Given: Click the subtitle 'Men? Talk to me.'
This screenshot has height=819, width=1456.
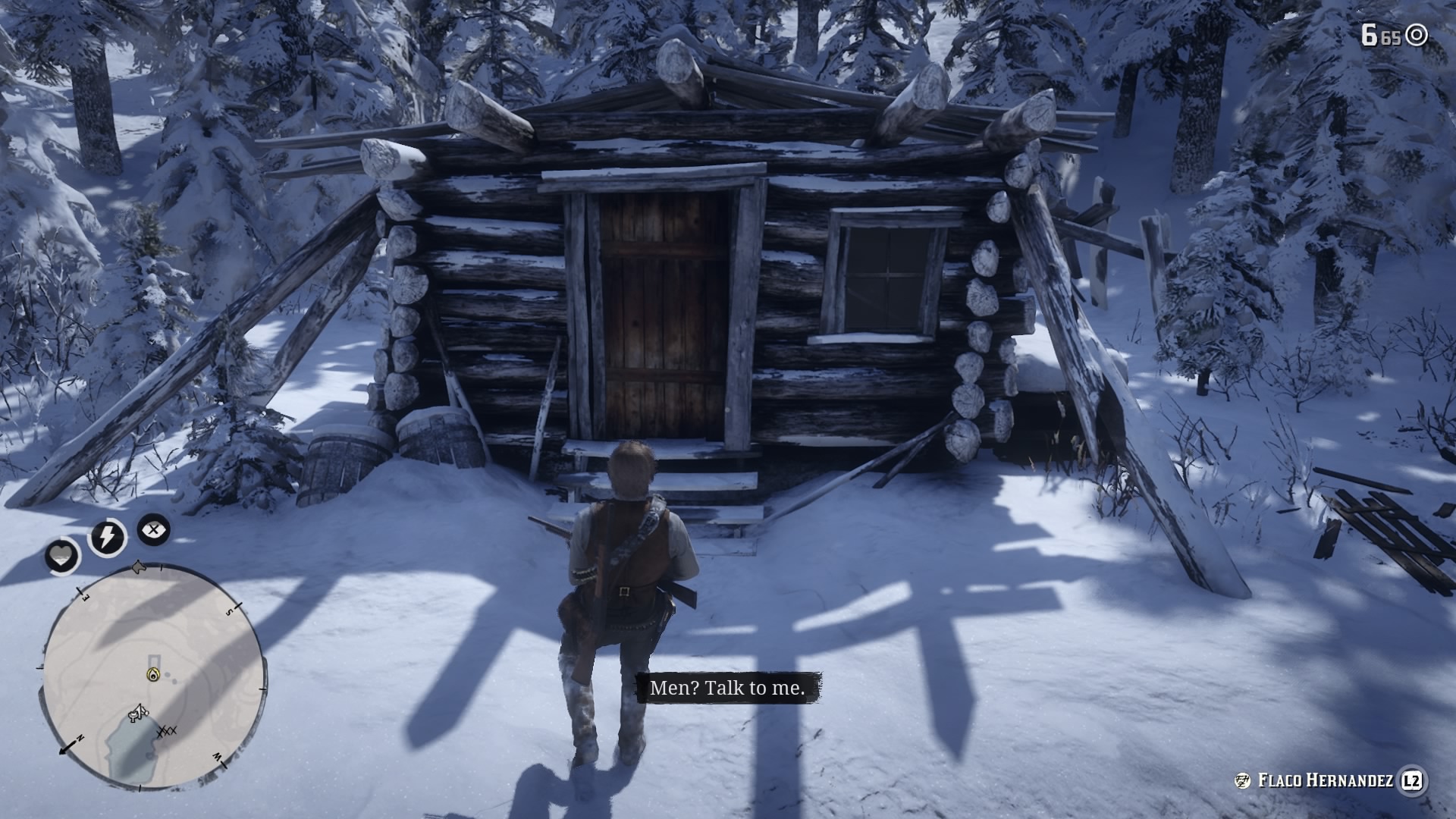Looking at the screenshot, I should pyautogui.click(x=730, y=689).
